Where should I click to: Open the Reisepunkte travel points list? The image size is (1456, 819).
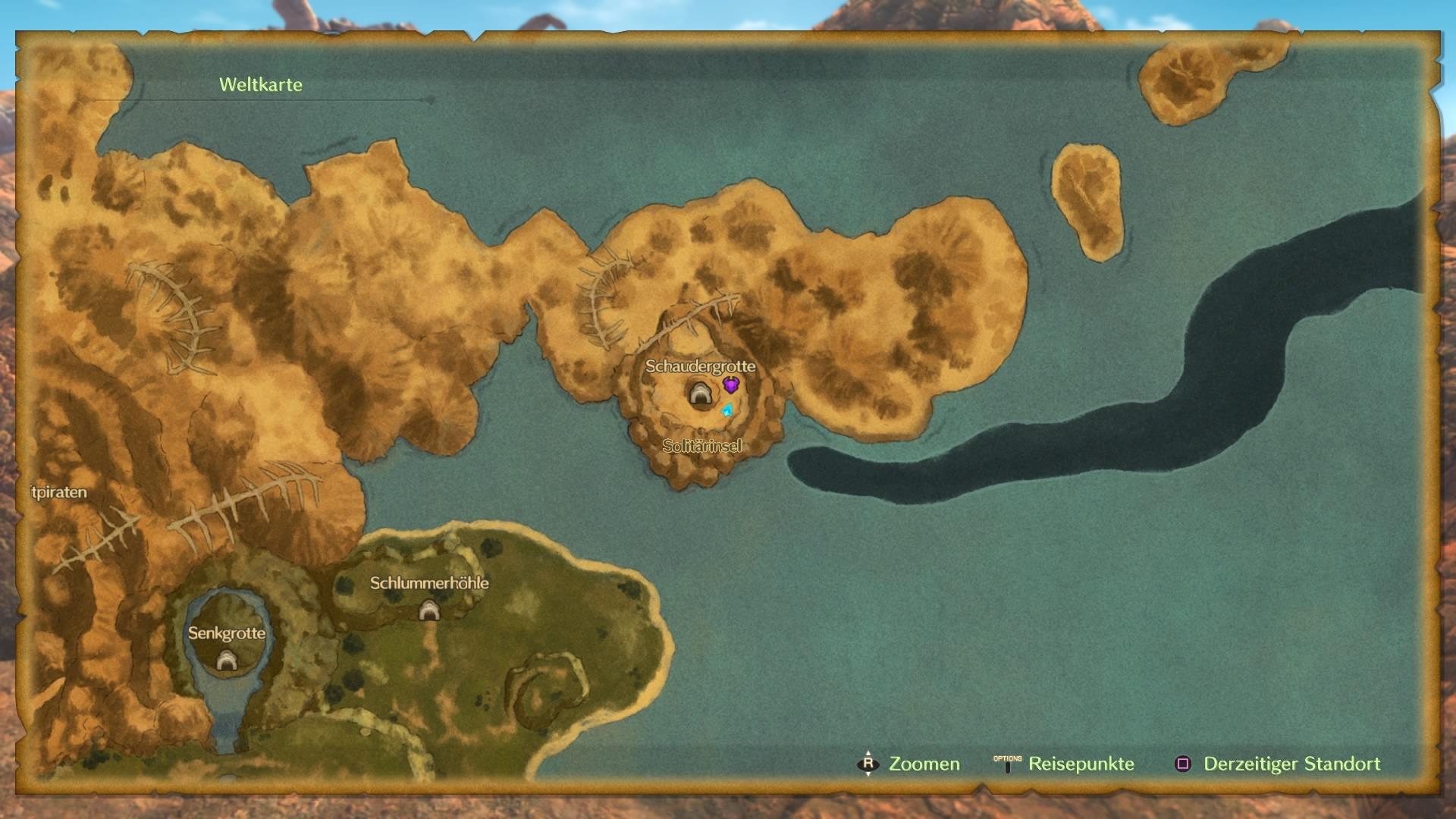(x=1063, y=764)
